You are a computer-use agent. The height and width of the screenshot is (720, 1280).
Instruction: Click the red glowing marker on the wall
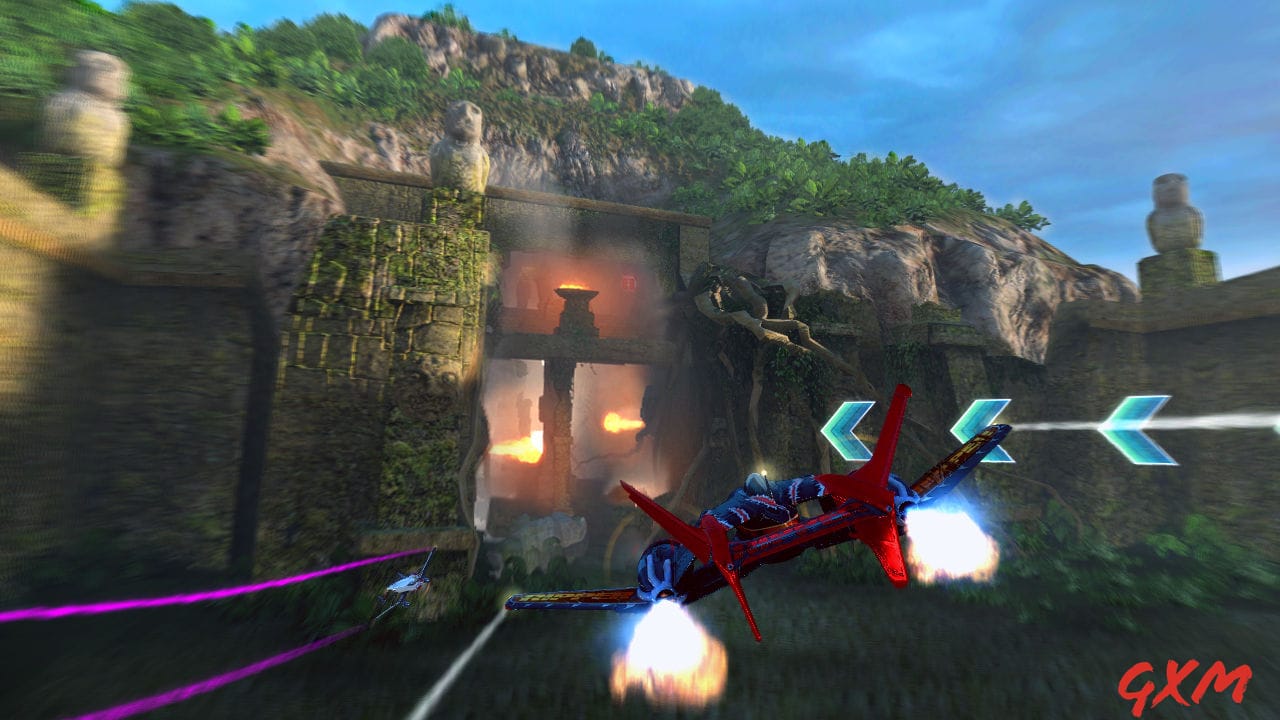pyautogui.click(x=628, y=283)
